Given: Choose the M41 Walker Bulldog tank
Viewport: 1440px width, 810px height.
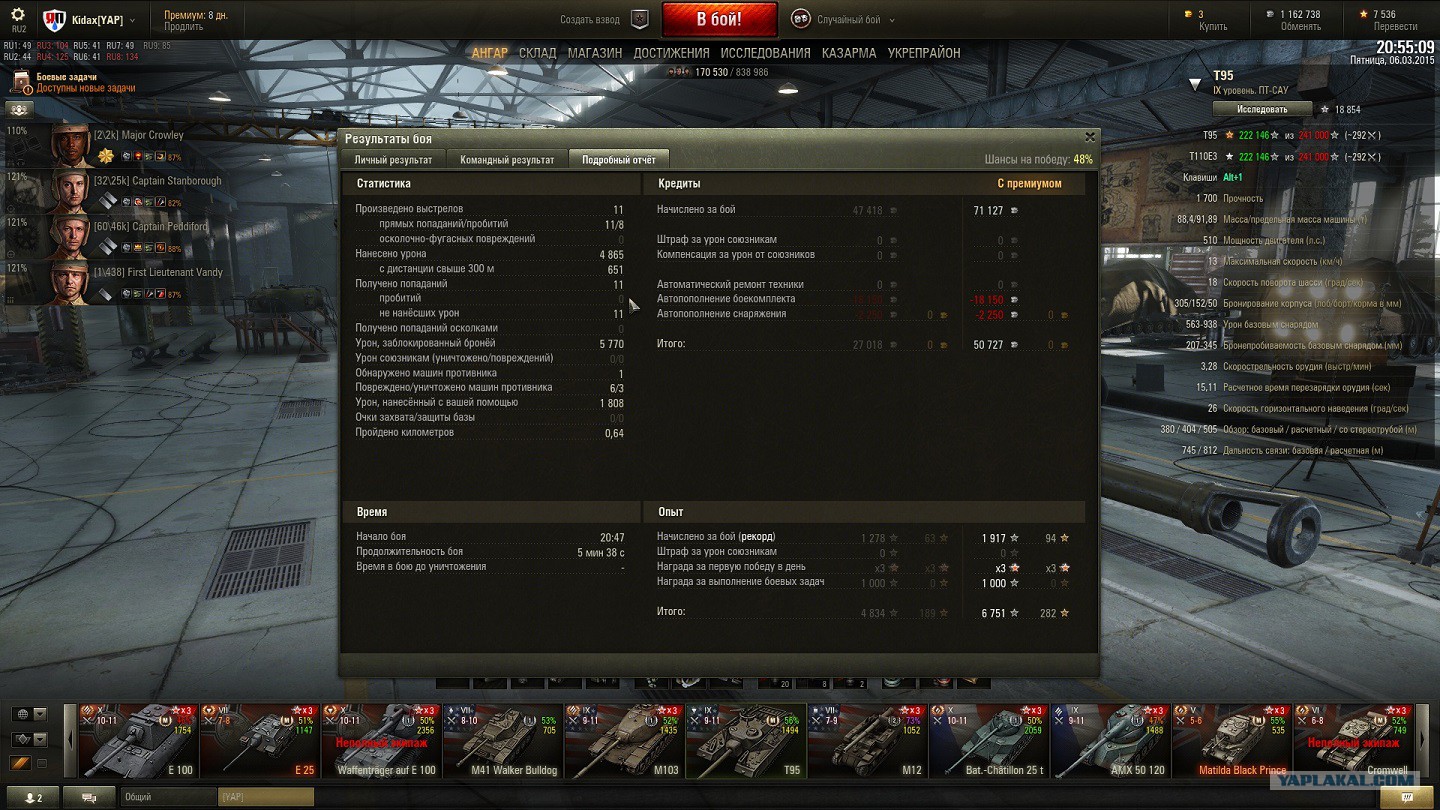Looking at the screenshot, I should pyautogui.click(x=501, y=740).
